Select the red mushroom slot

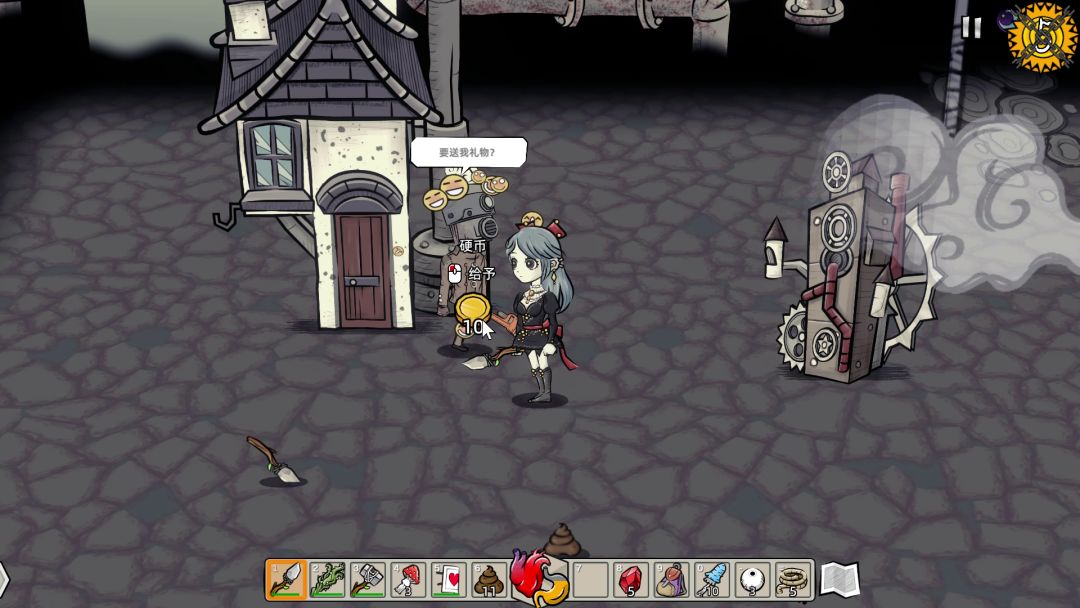click(408, 579)
